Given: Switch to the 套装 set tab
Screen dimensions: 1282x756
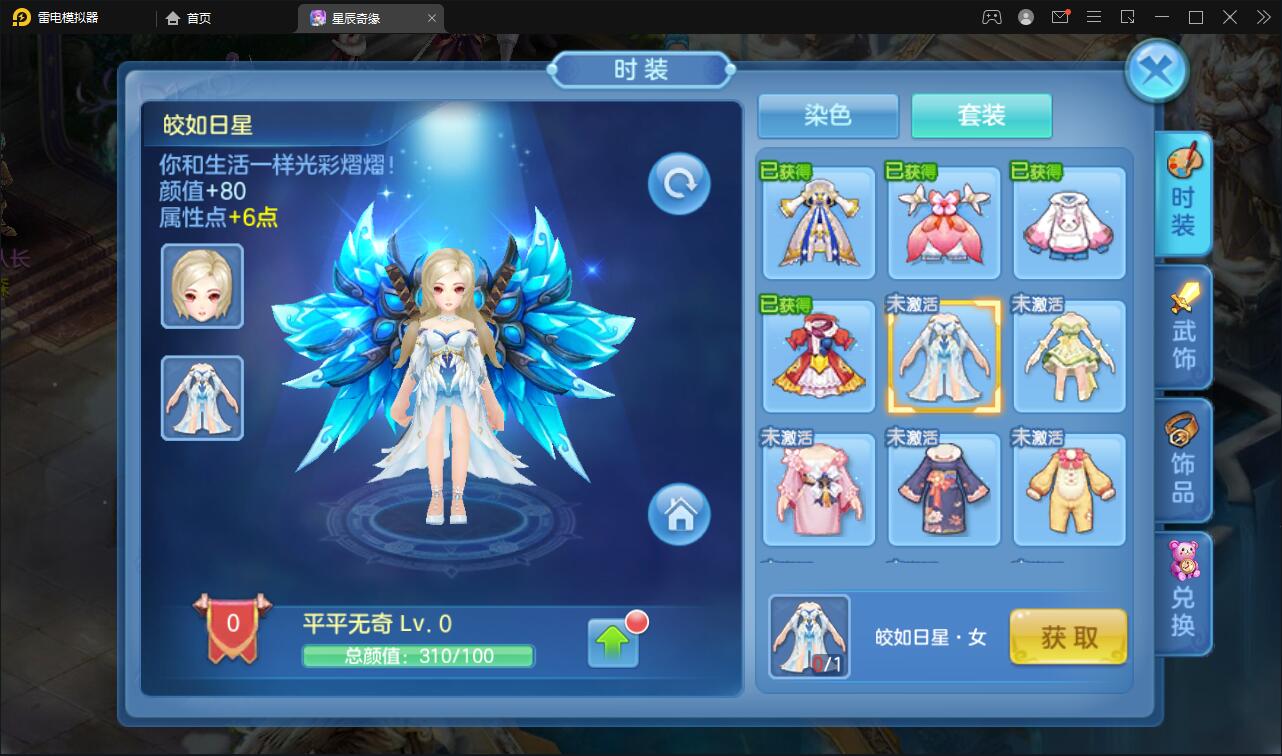Looking at the screenshot, I should point(981,116).
